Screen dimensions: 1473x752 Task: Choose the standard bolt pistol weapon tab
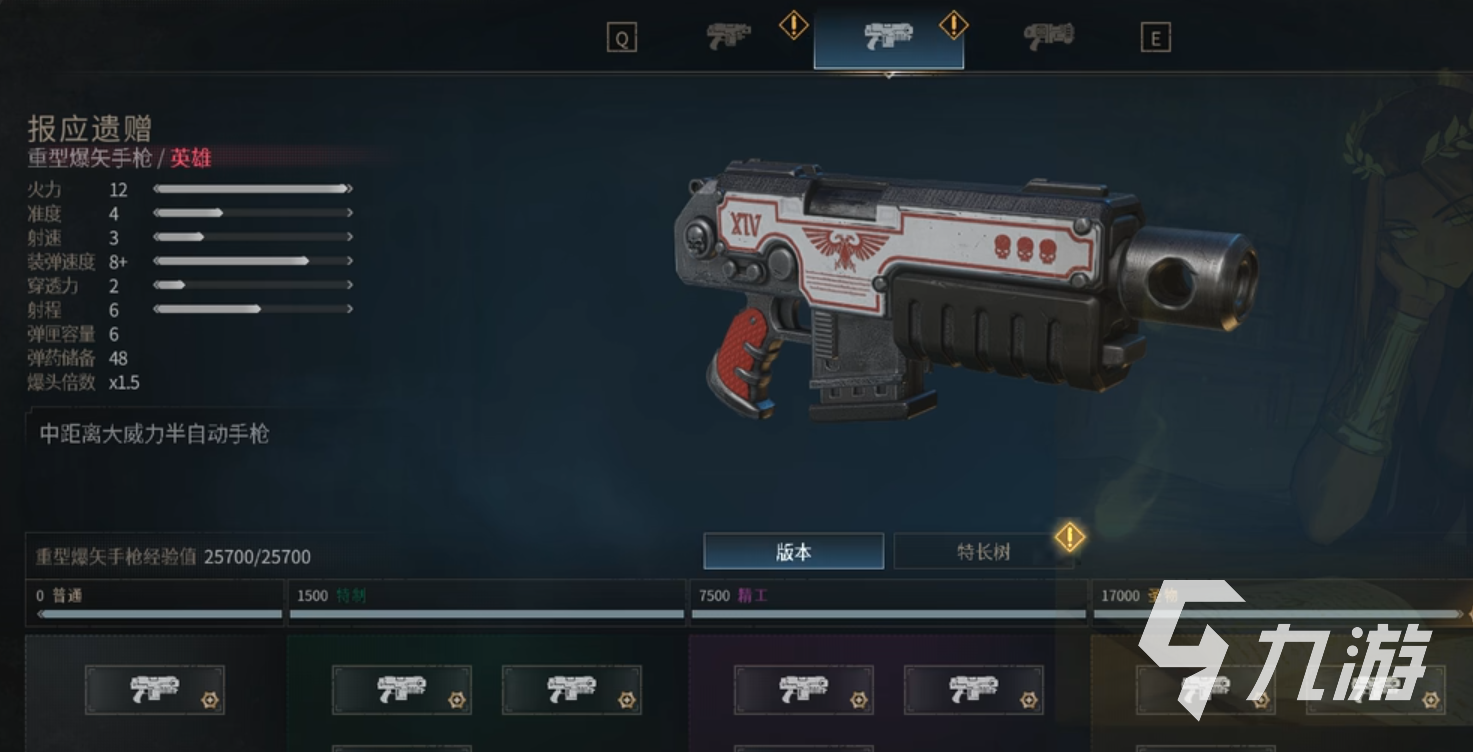729,37
